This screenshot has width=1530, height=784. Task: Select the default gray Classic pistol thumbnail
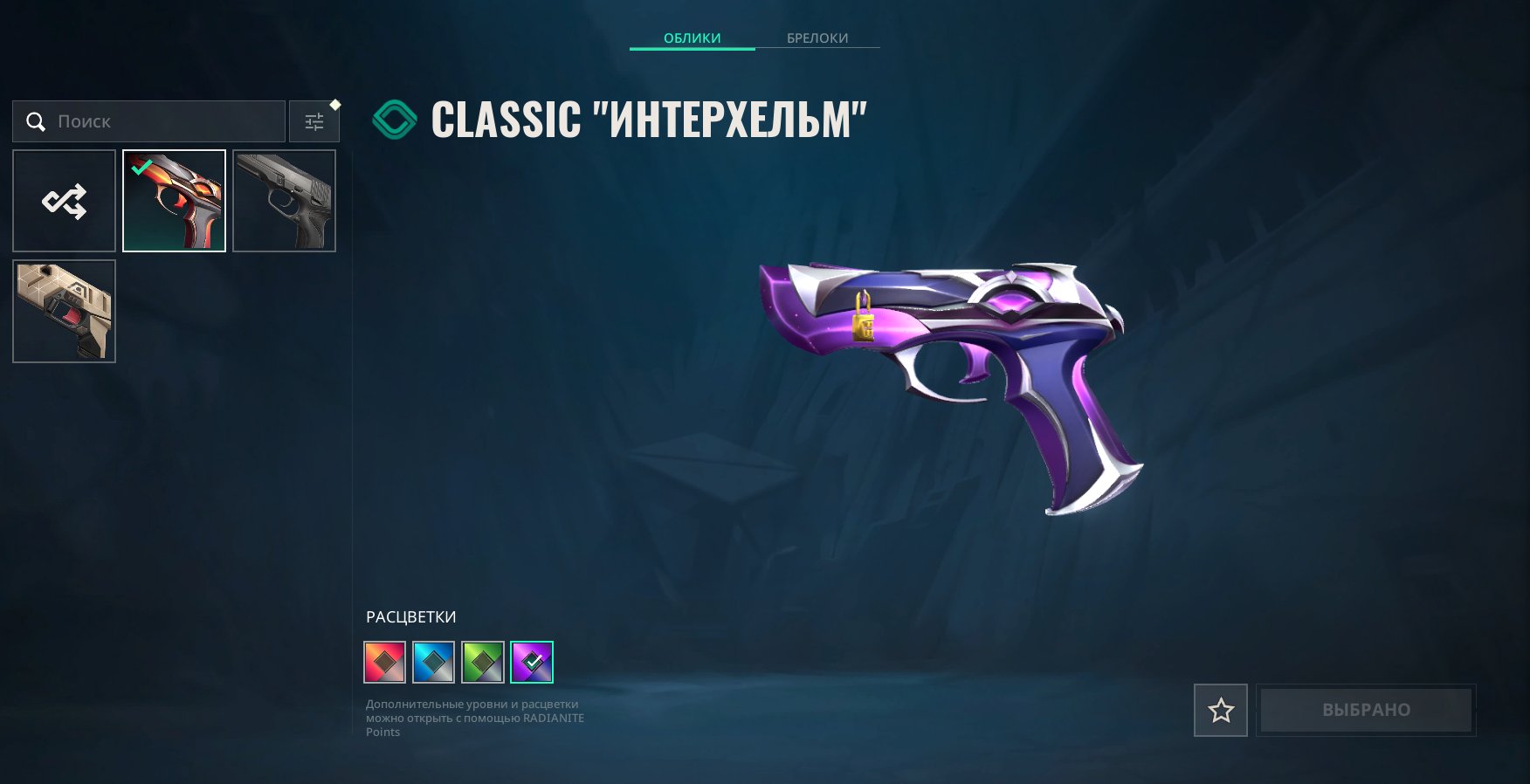tap(284, 201)
